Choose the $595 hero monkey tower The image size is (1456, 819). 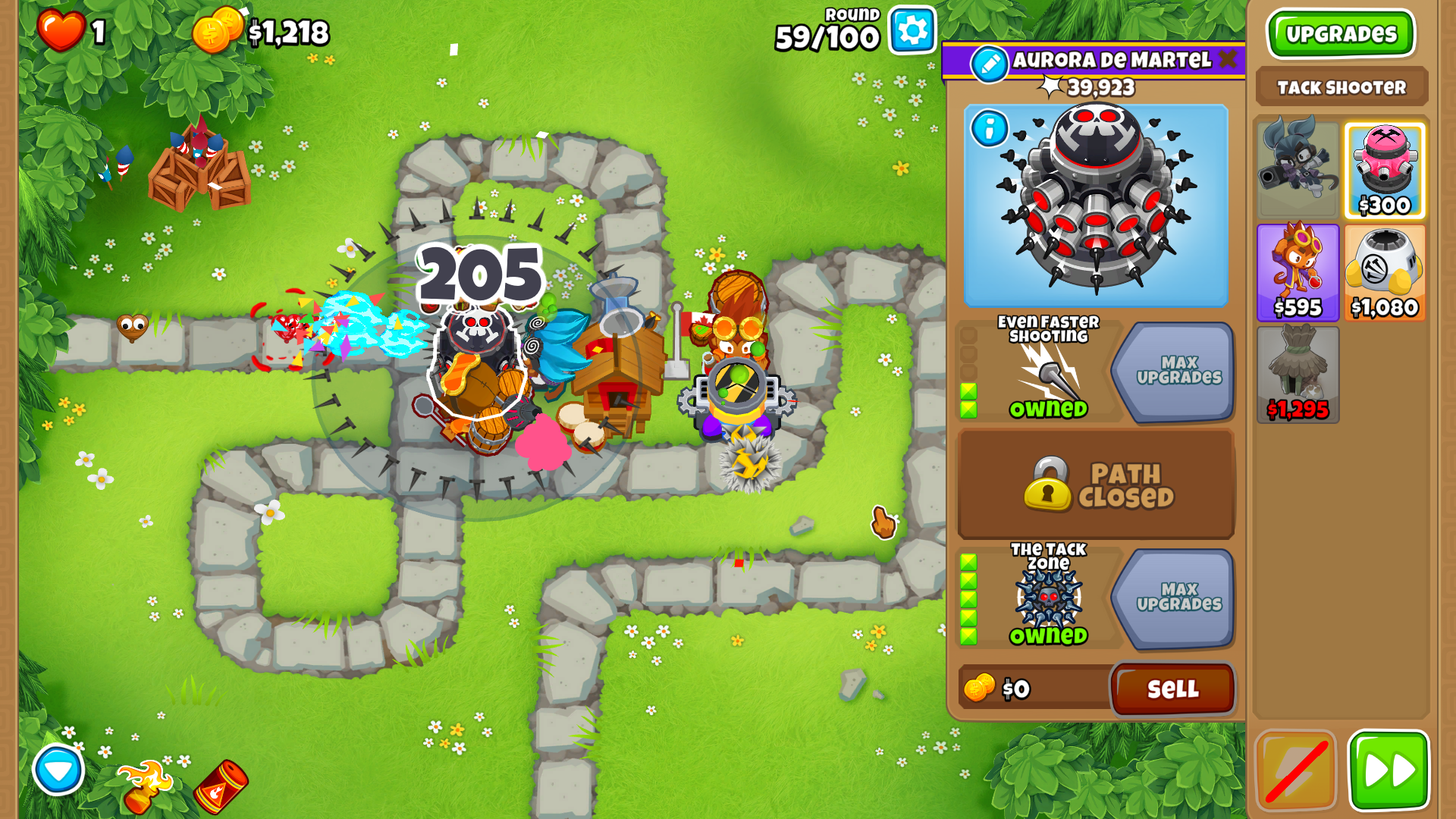pos(1298,271)
